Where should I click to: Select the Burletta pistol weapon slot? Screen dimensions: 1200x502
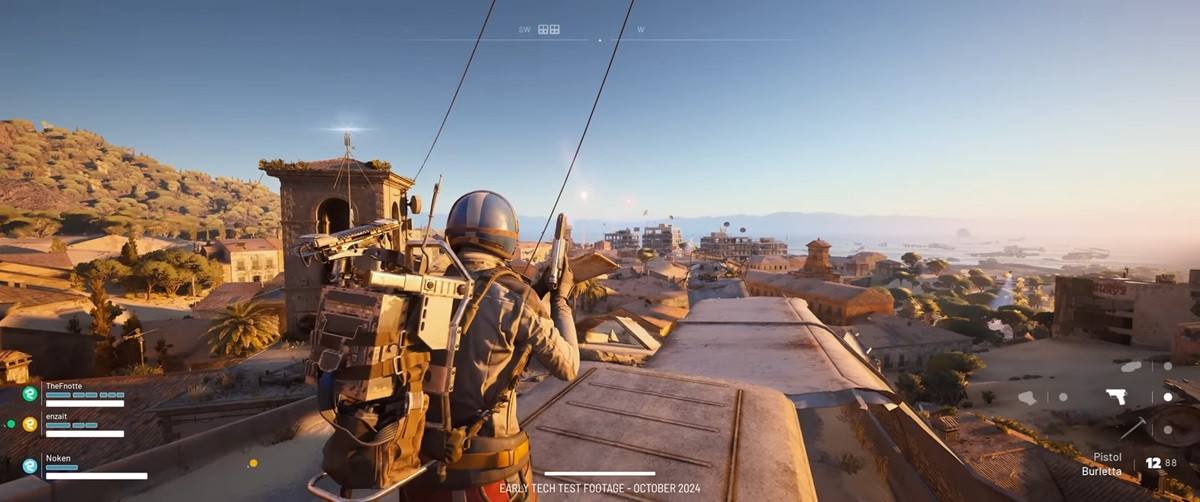(x=1116, y=396)
